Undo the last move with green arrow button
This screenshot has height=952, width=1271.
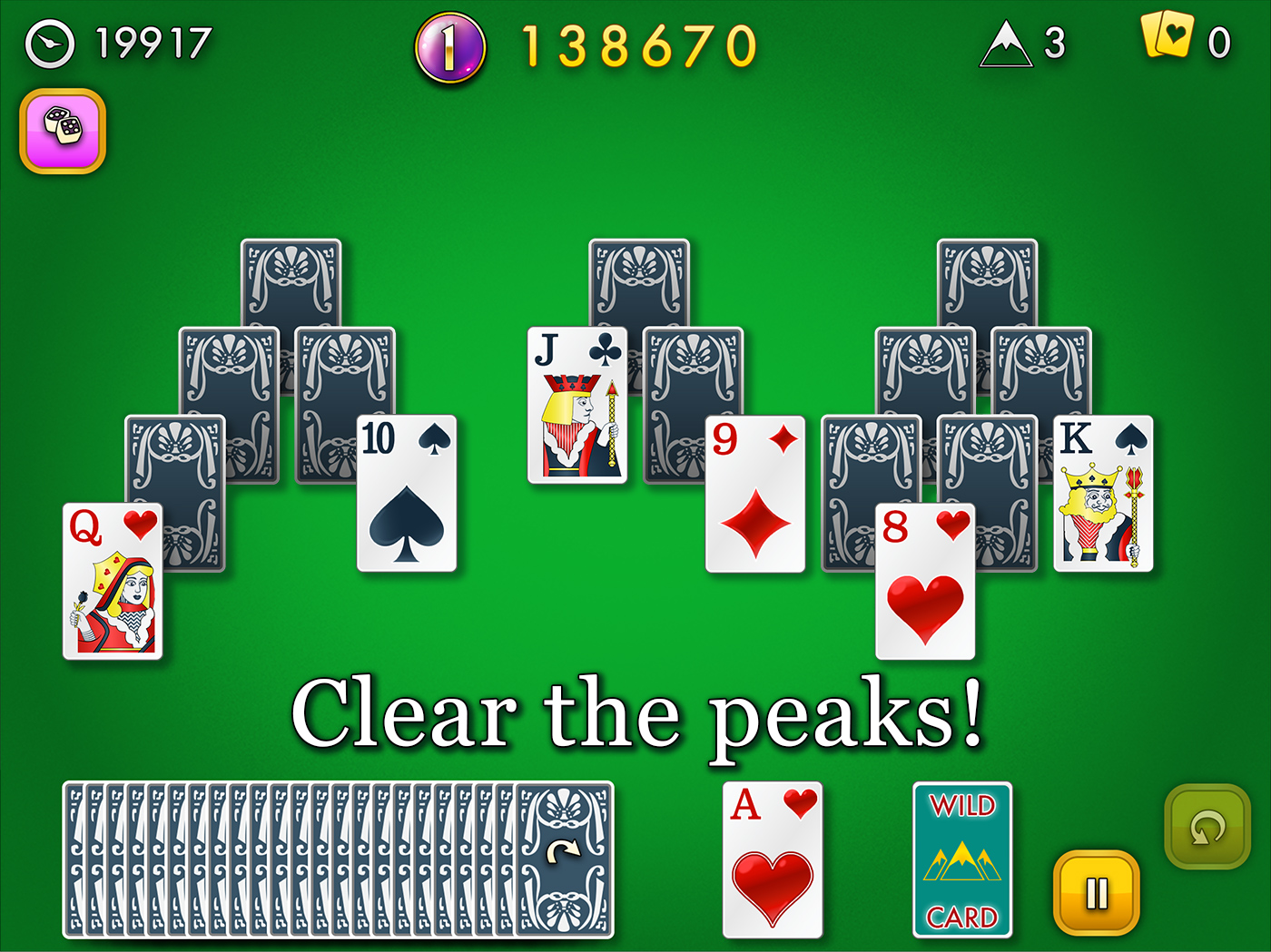tap(1207, 826)
